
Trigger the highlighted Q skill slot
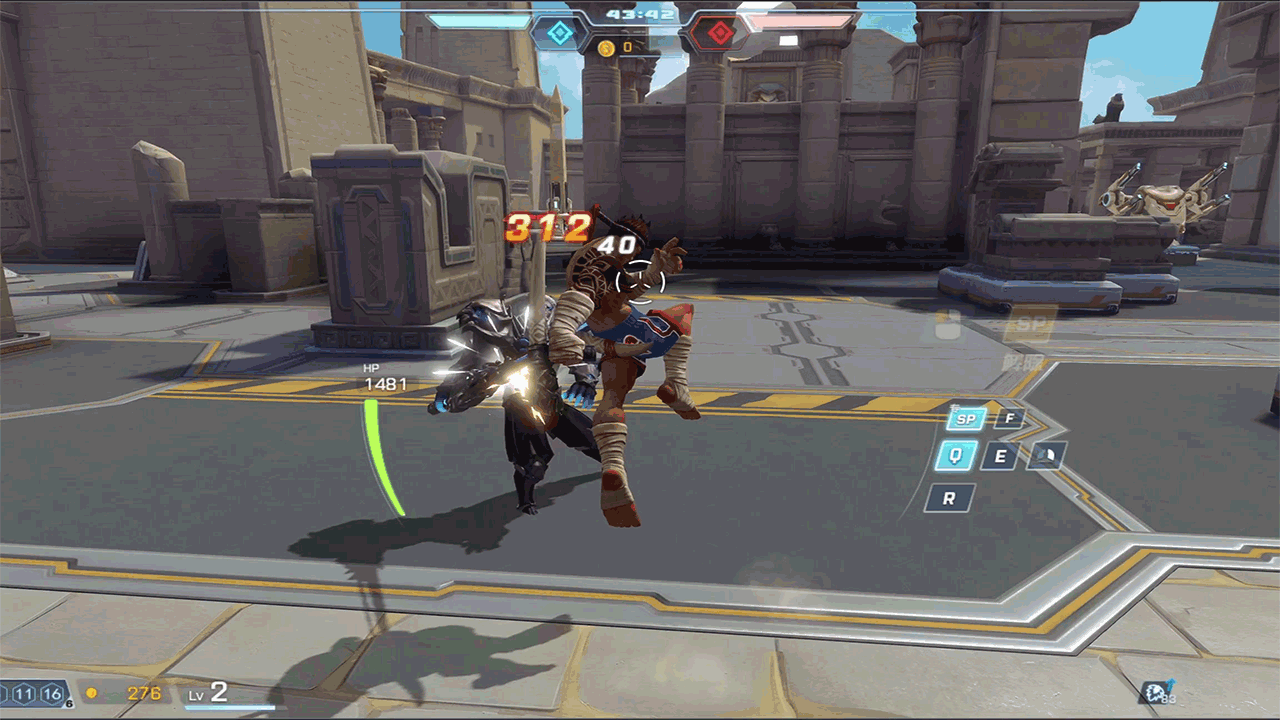point(956,456)
